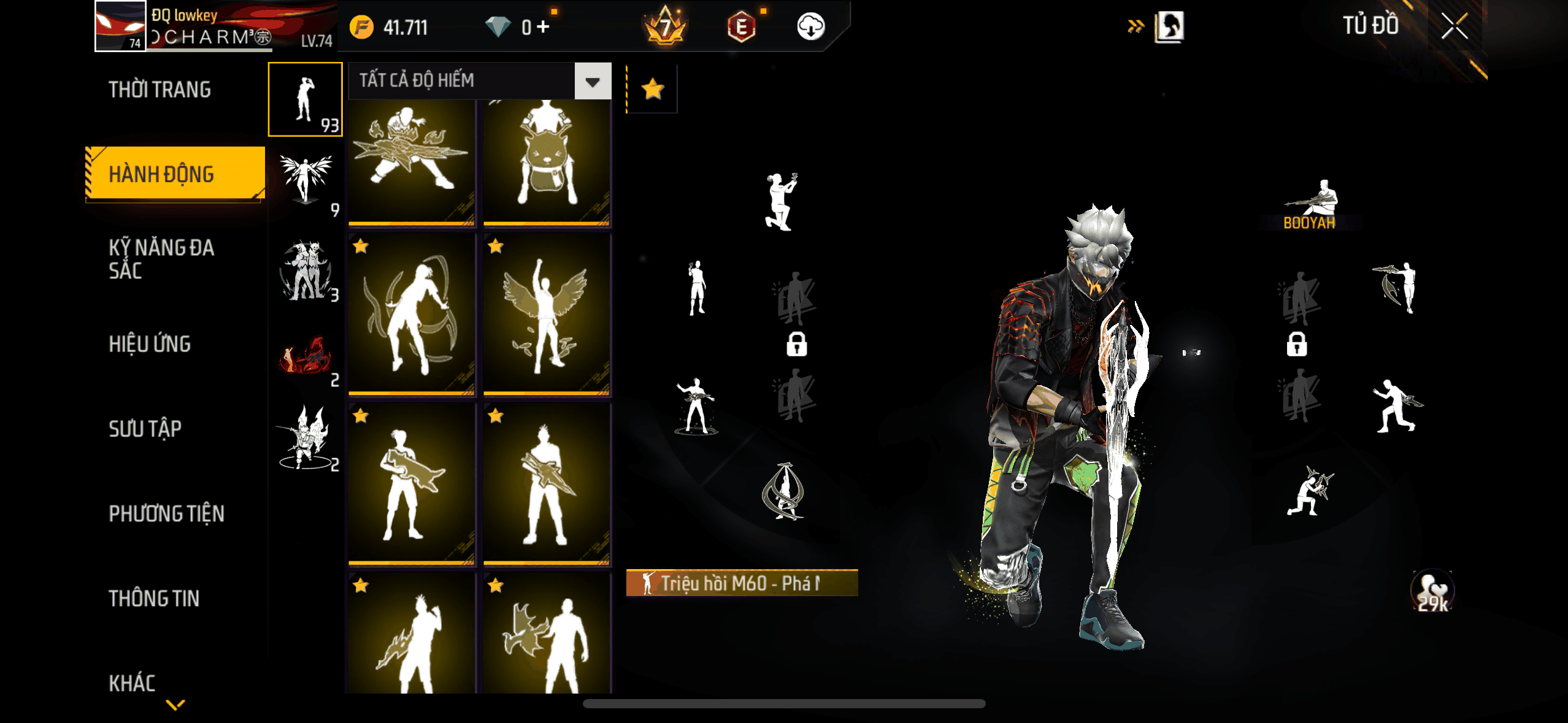1568x723 pixels.
Task: Open the Khác category
Action: (132, 683)
